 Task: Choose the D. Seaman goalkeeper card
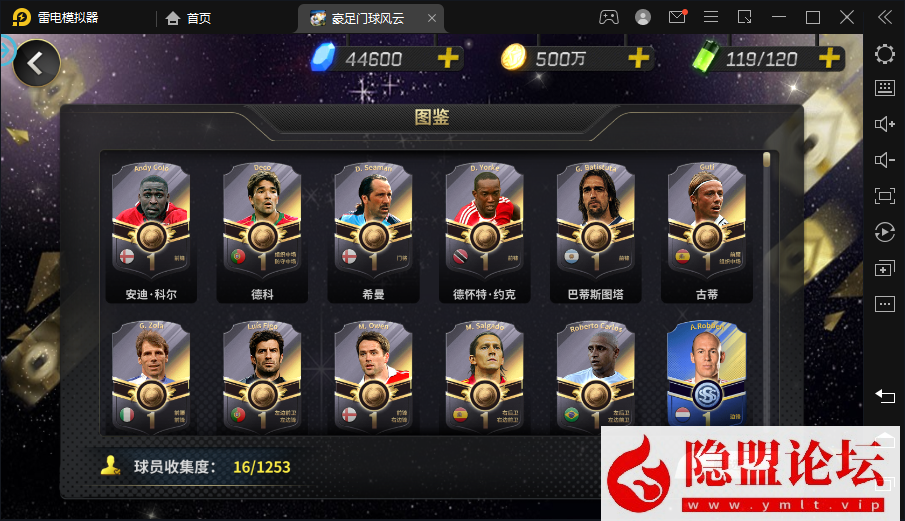coord(374,222)
